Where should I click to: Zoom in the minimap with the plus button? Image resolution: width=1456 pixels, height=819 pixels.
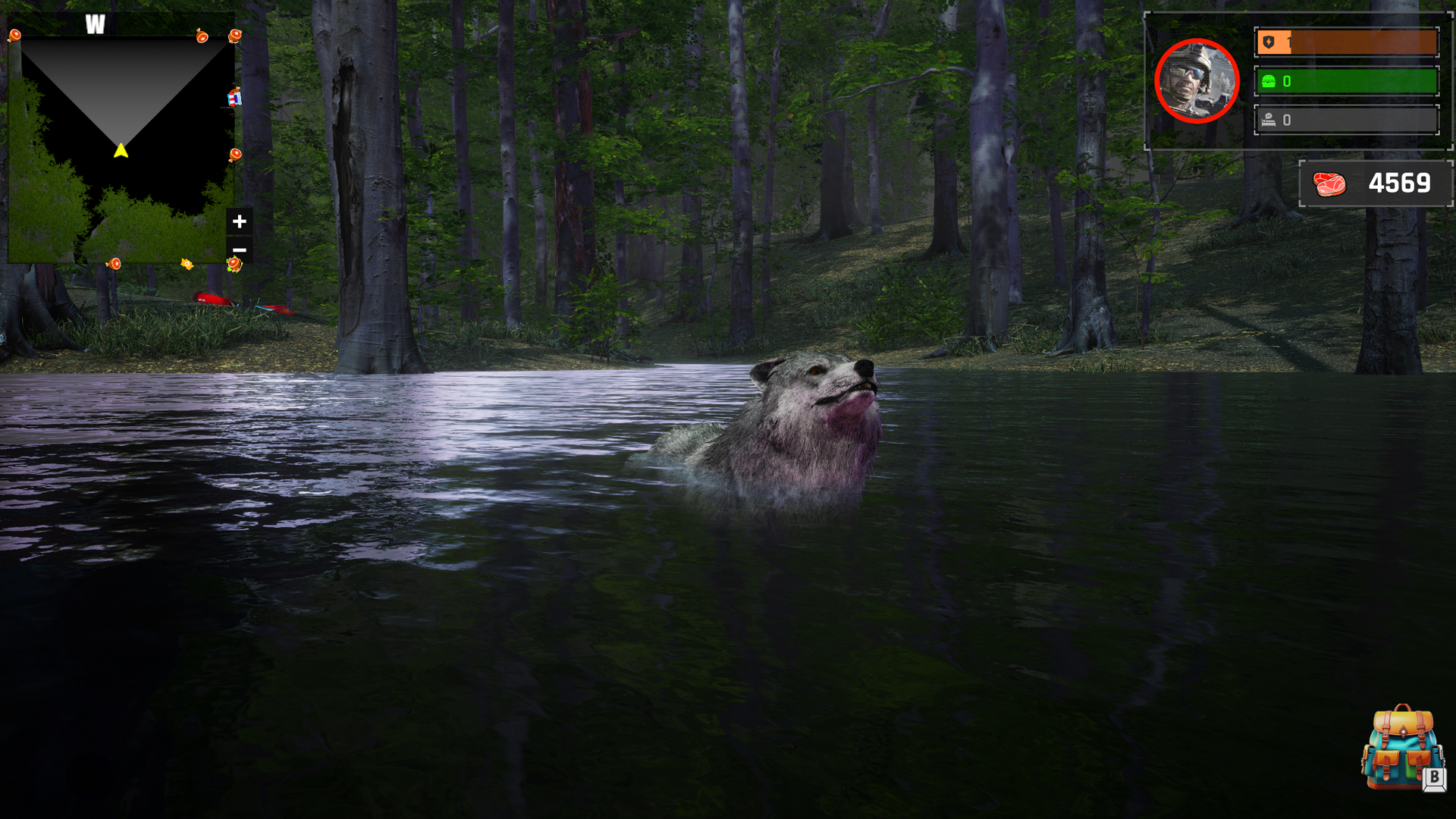pos(240,221)
